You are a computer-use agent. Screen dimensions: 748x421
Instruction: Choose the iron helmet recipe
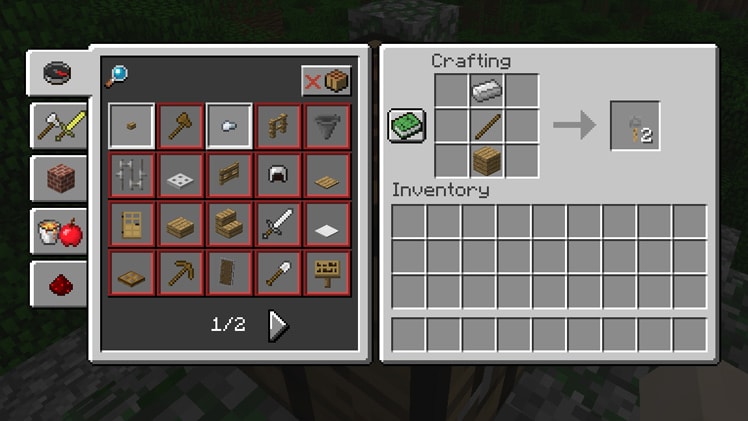(278, 175)
